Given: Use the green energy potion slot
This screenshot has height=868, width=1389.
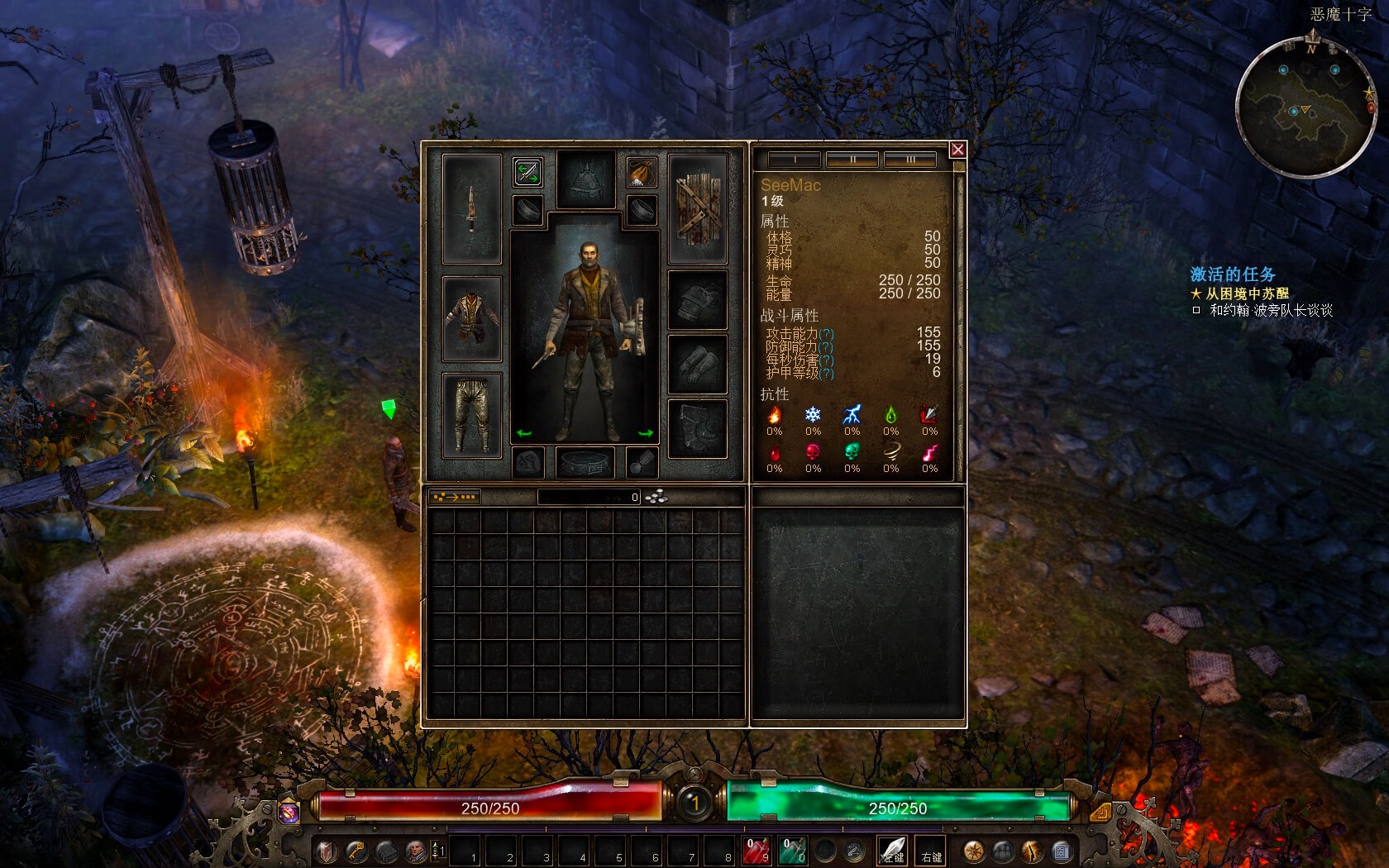Looking at the screenshot, I should coord(793,851).
